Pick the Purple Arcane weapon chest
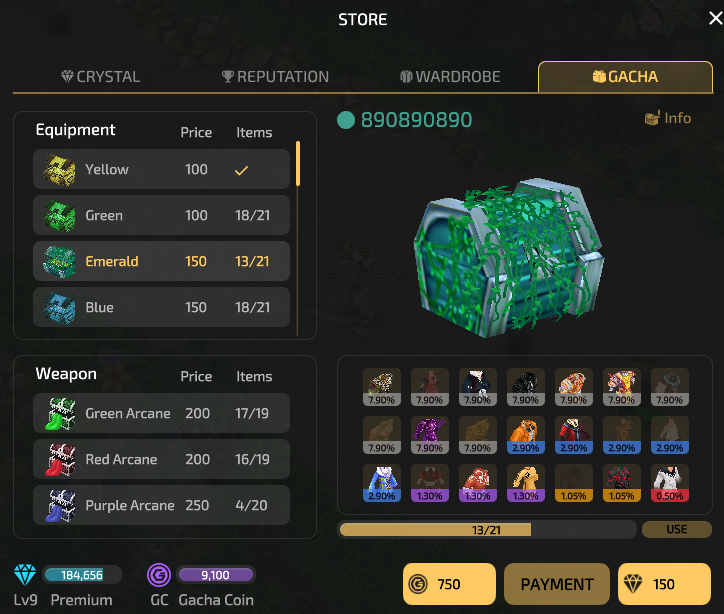This screenshot has height=614, width=724. [161, 506]
